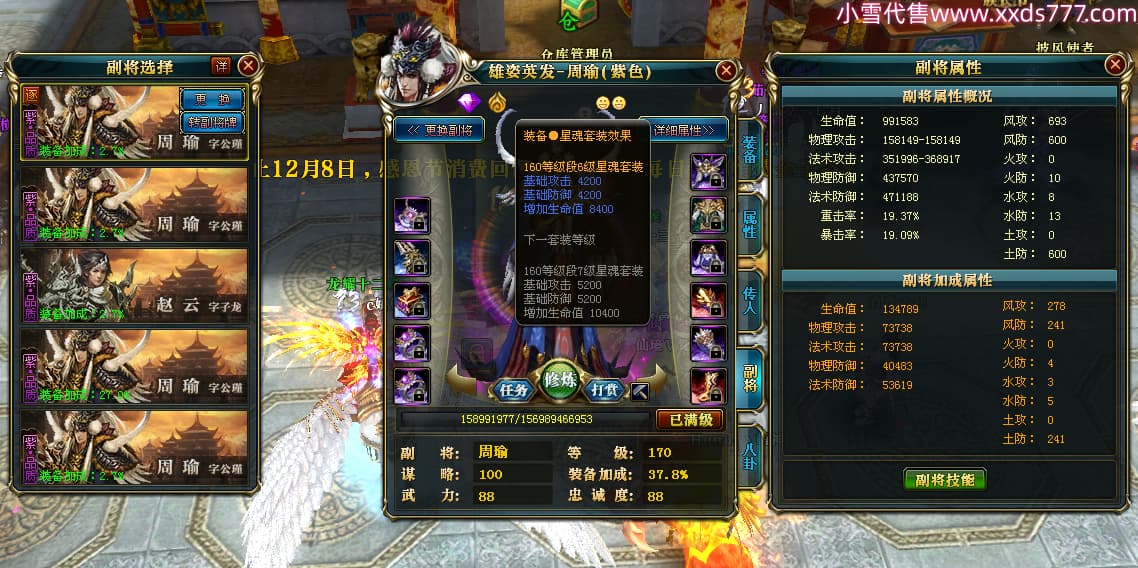The width and height of the screenshot is (1138, 568).
Task: Click the purple diamond quality icon
Action: (469, 101)
